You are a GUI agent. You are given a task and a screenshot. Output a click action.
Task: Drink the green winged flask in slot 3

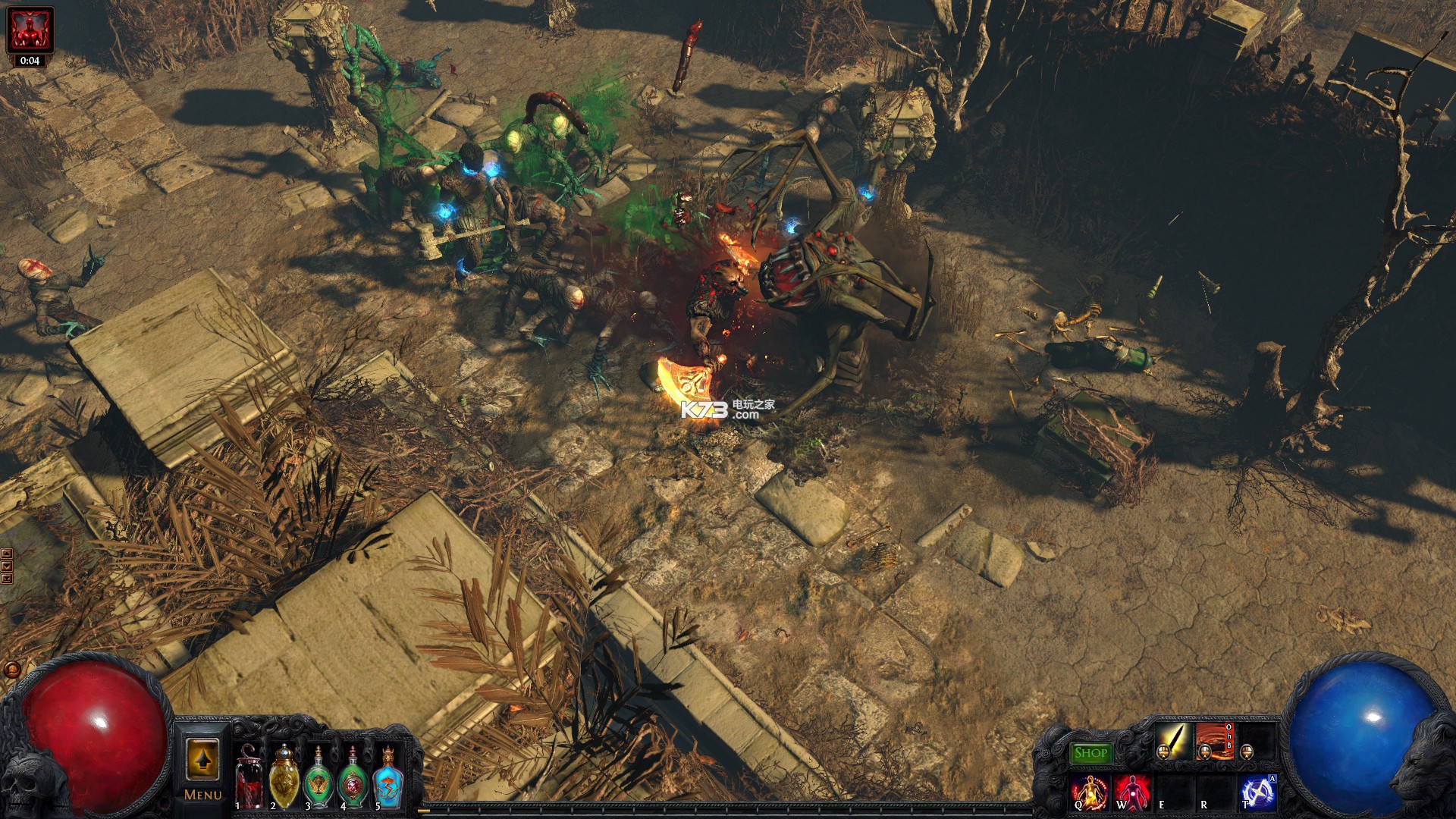318,776
